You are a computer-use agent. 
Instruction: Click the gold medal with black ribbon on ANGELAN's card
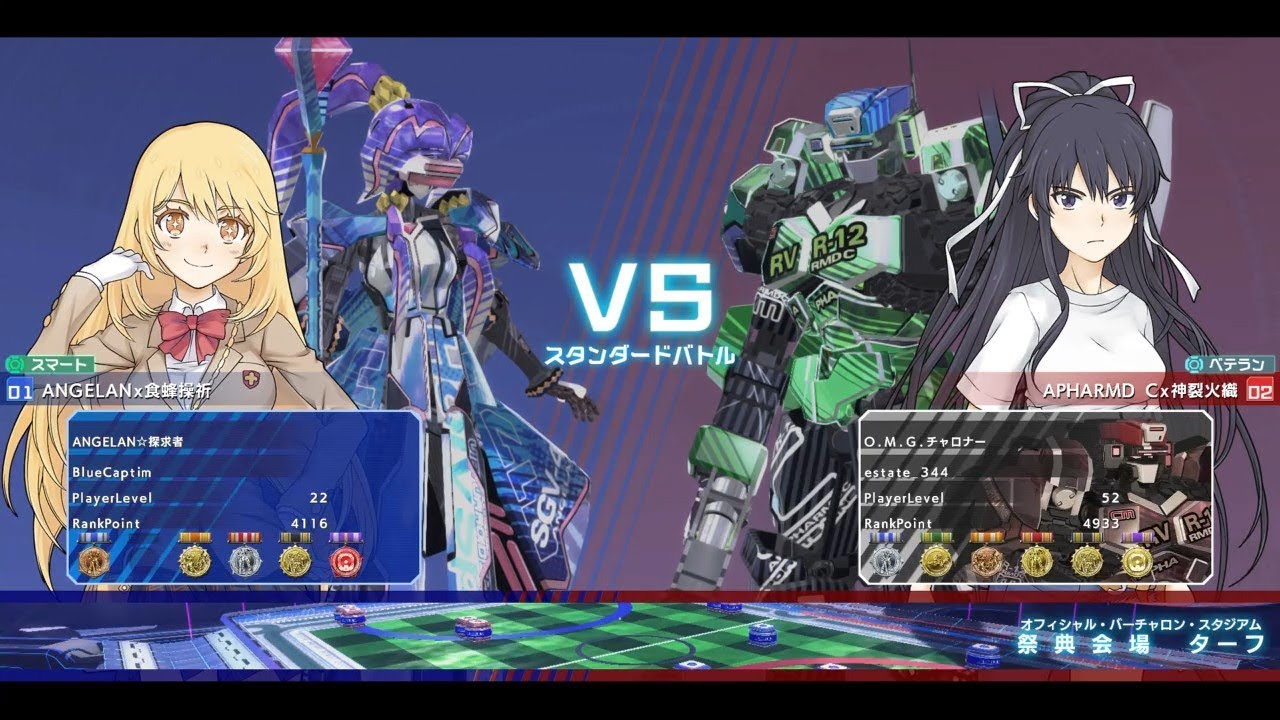[295, 560]
